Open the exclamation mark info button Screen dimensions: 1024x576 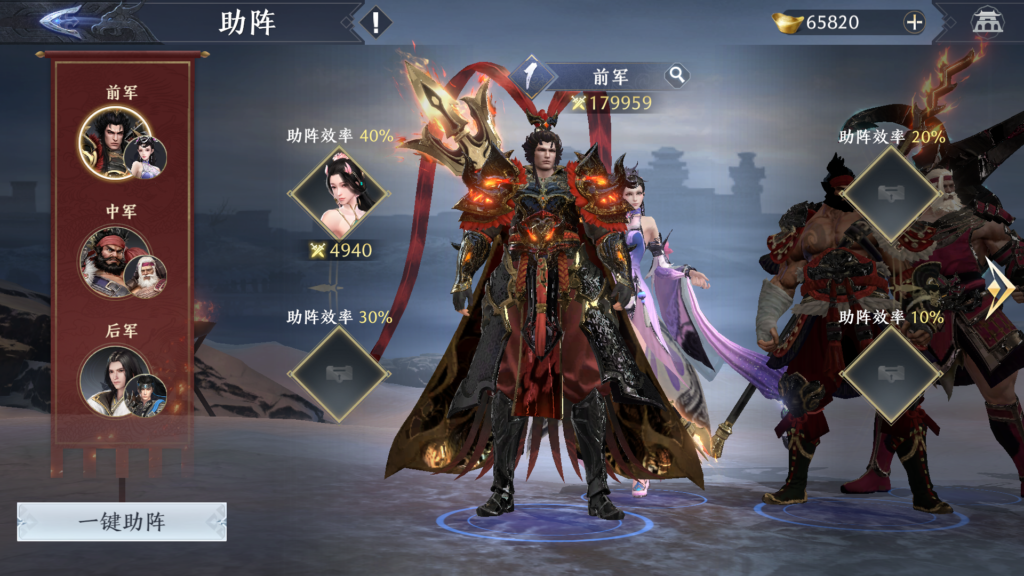click(x=375, y=22)
